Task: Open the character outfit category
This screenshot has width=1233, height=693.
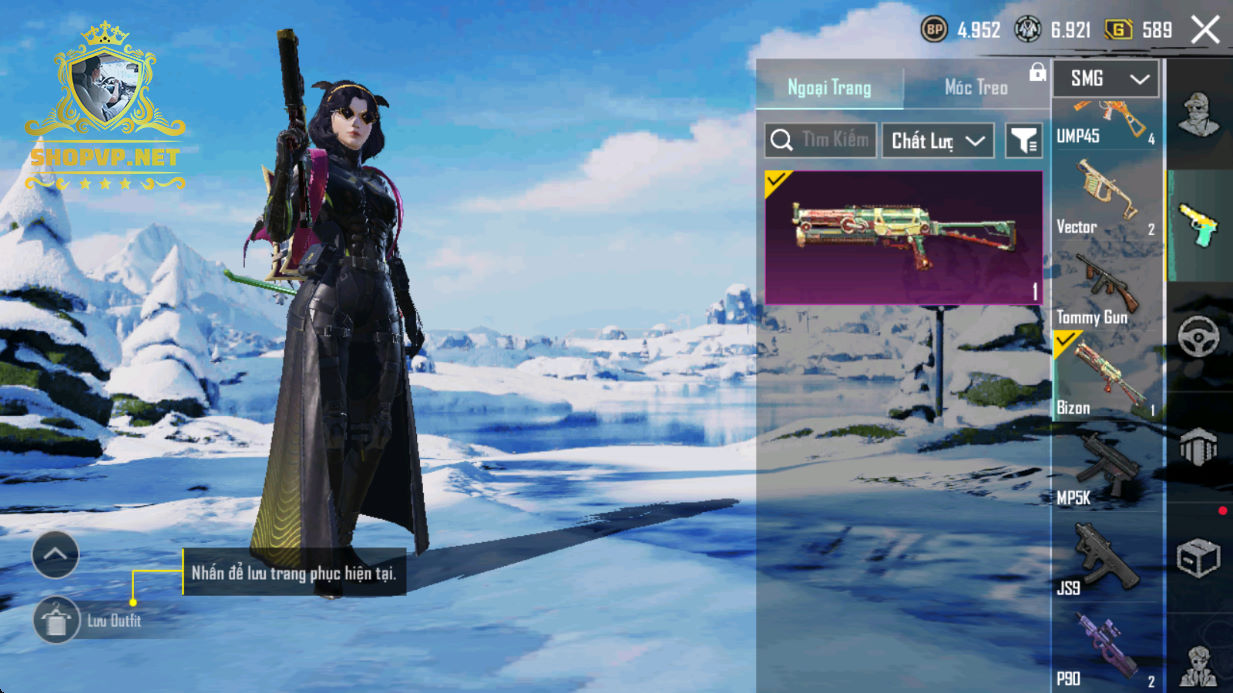Action: tap(1198, 115)
